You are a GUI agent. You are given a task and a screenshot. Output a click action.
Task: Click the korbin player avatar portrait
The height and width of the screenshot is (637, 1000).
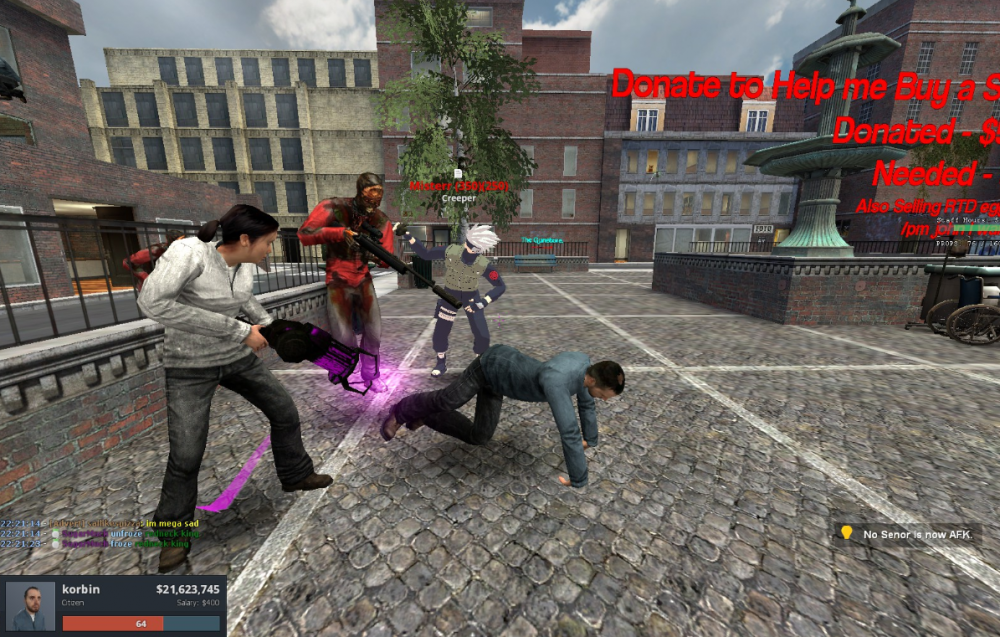(x=30, y=606)
